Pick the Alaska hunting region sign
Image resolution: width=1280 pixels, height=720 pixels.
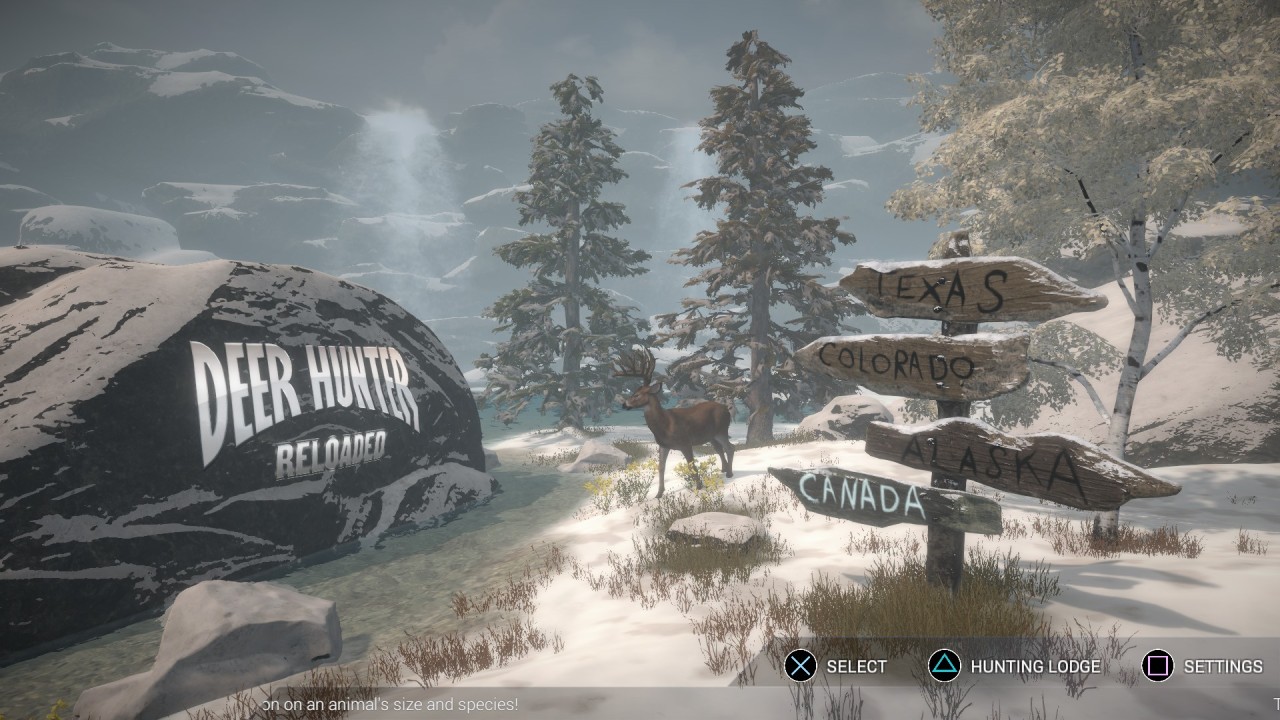pyautogui.click(x=1010, y=462)
